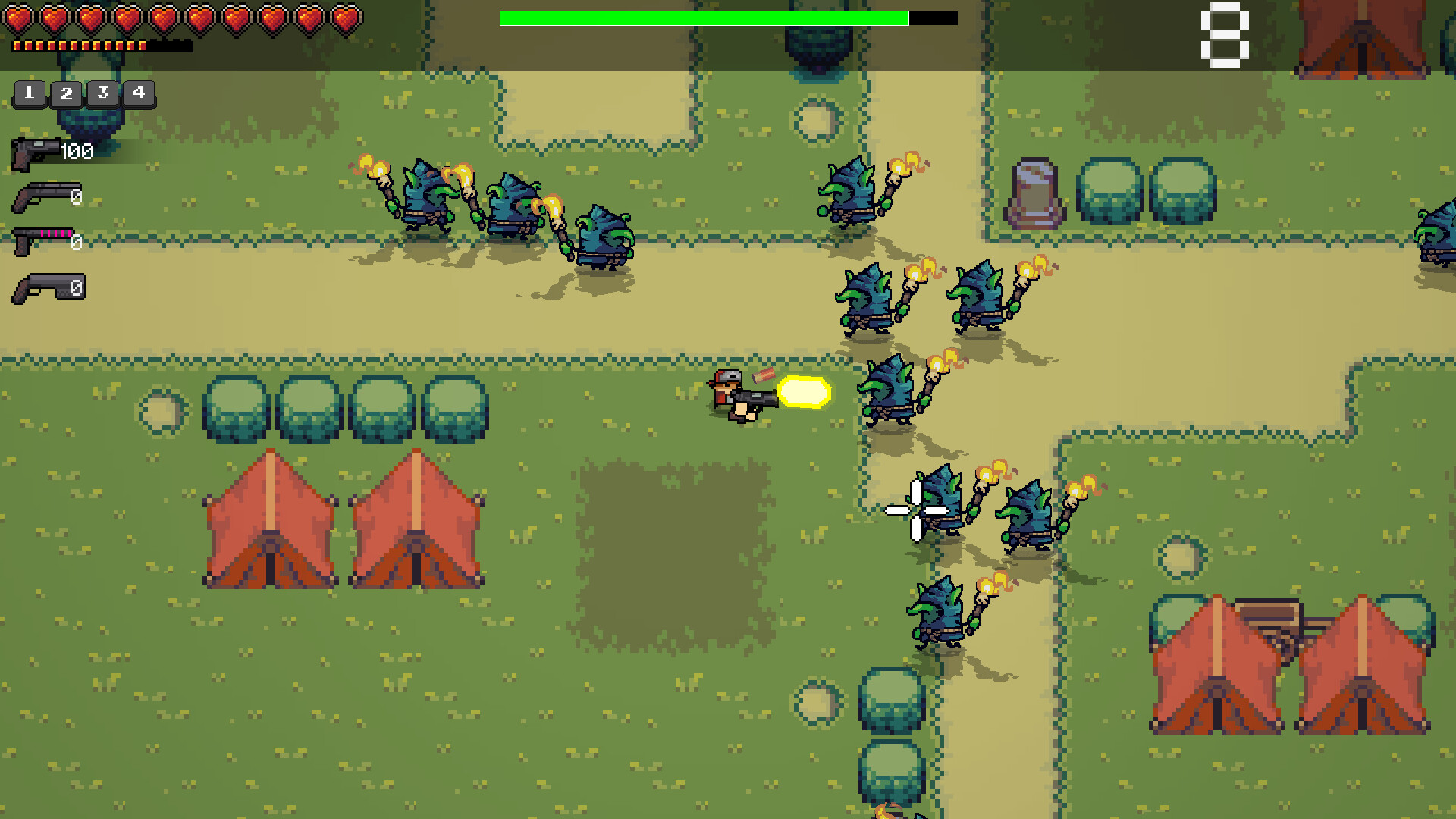Image resolution: width=1456 pixels, height=819 pixels.
Task: Select hotkey slot 3
Action: coord(102,94)
